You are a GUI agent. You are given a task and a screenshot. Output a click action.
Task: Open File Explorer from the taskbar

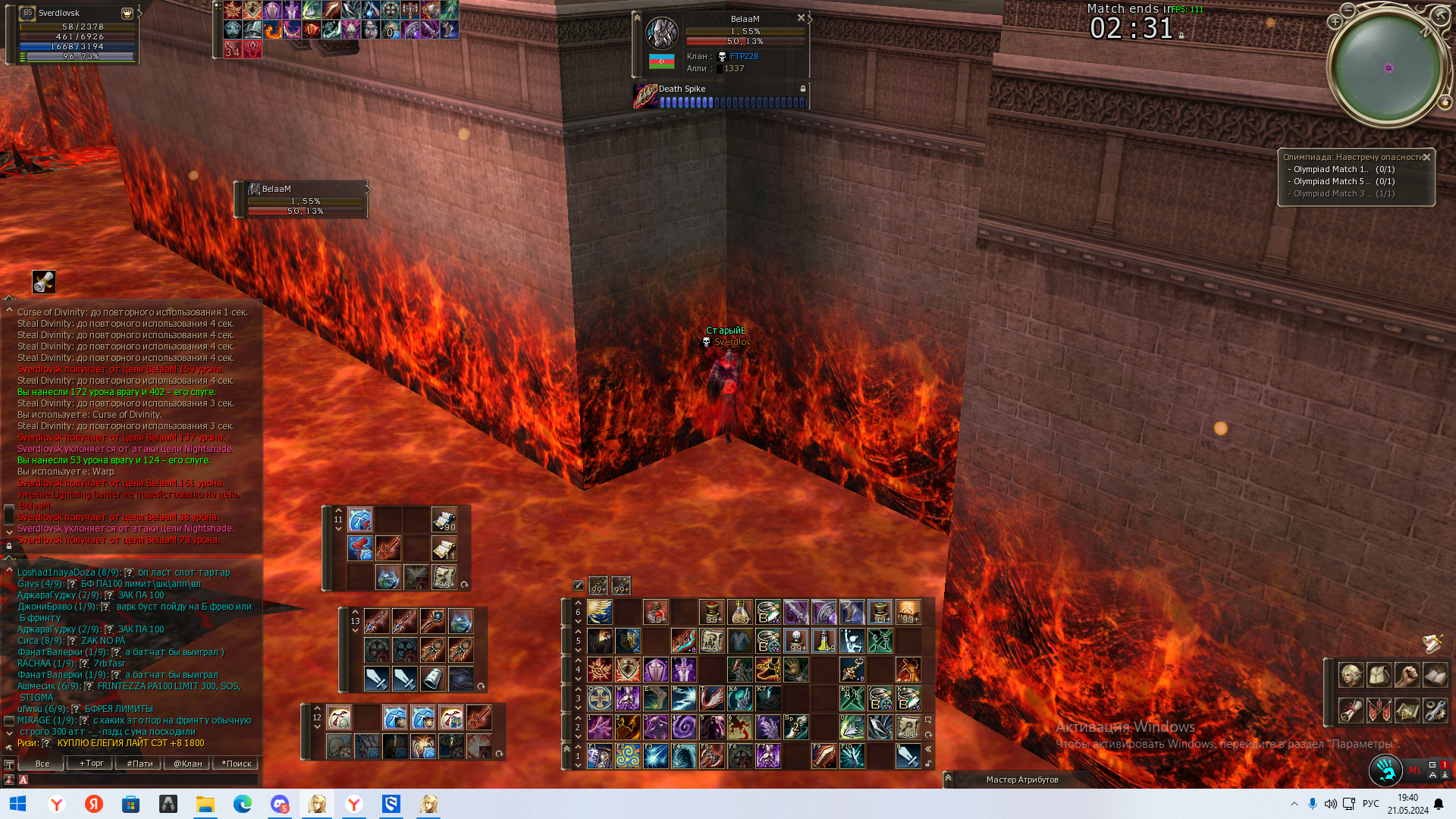205,804
